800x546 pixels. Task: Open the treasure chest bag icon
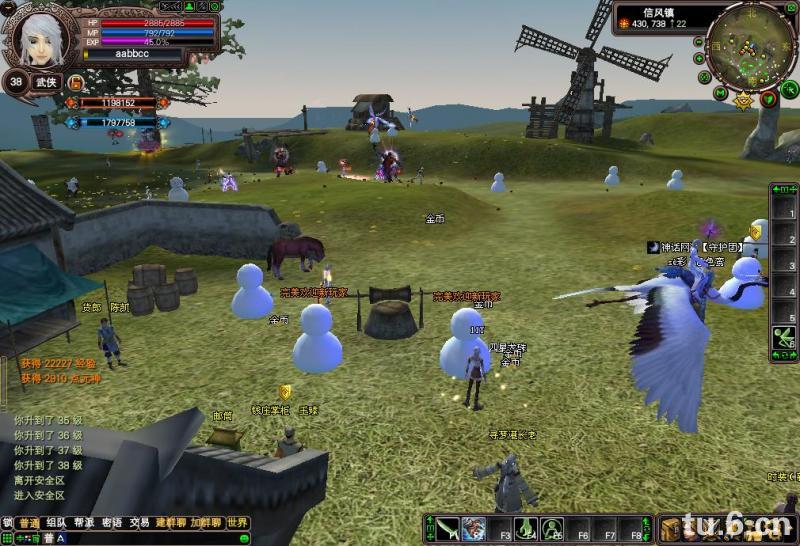point(671,528)
